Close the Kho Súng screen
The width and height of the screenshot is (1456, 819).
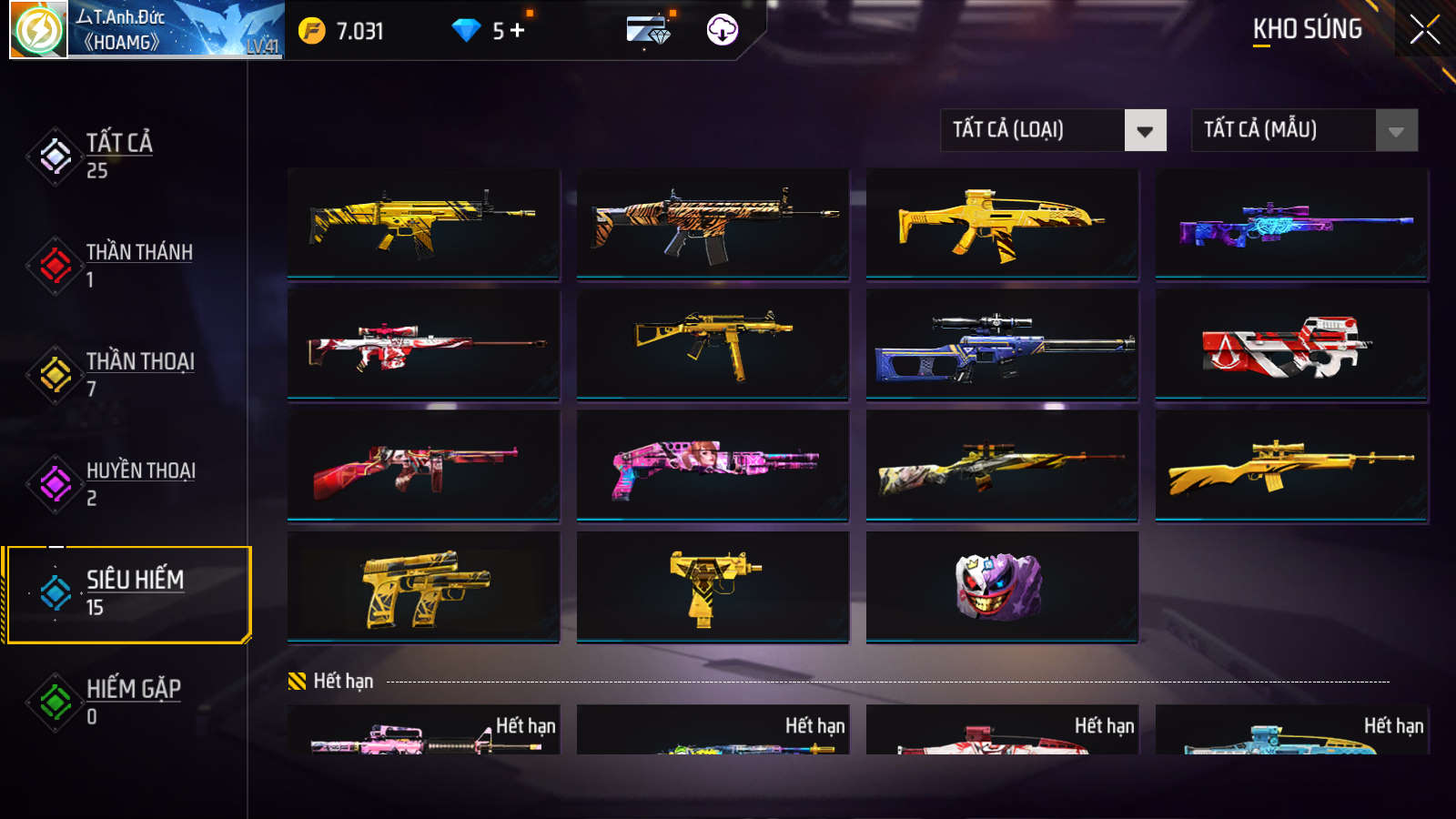tap(1424, 30)
